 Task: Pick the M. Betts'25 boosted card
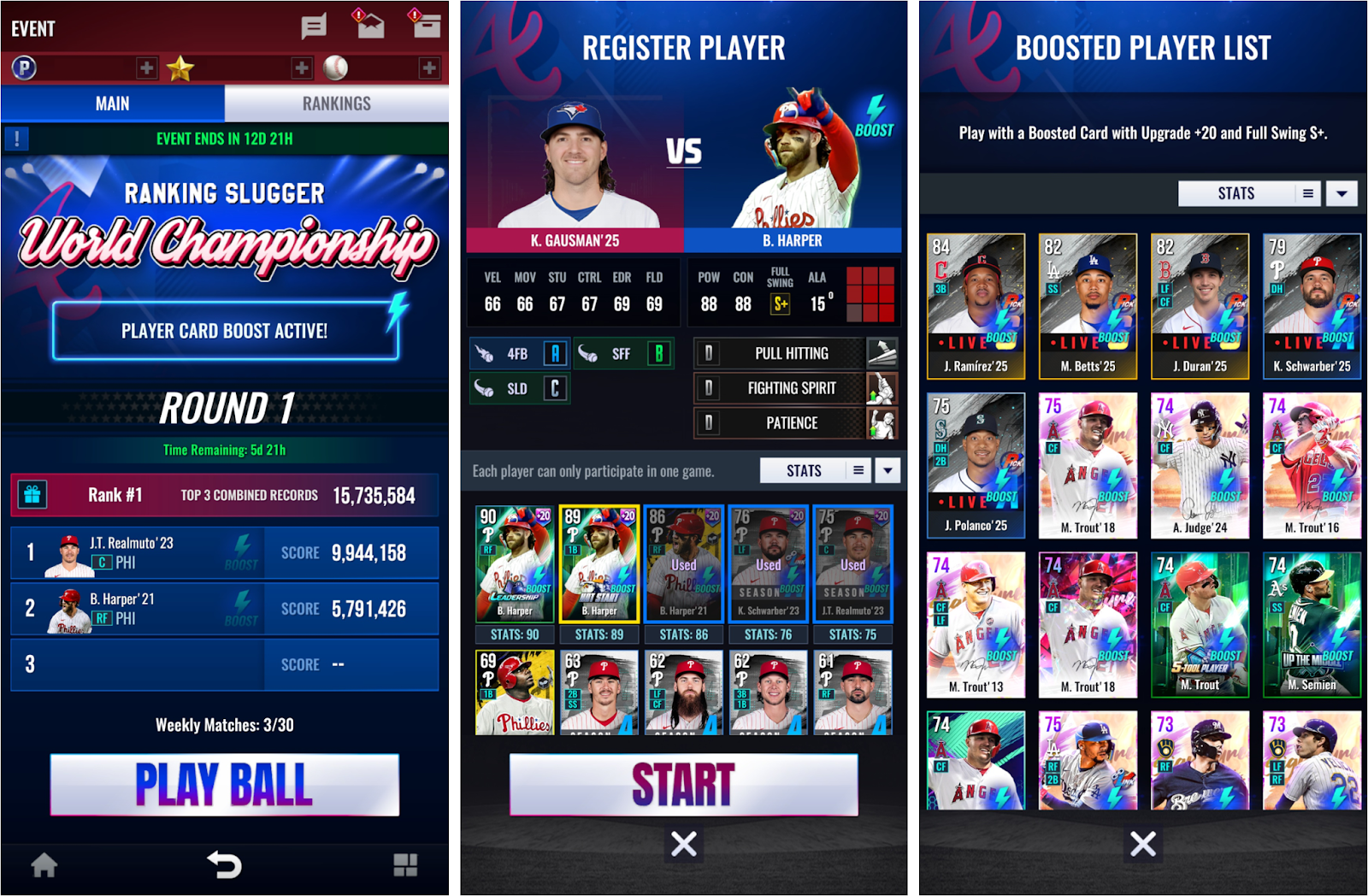click(1088, 306)
